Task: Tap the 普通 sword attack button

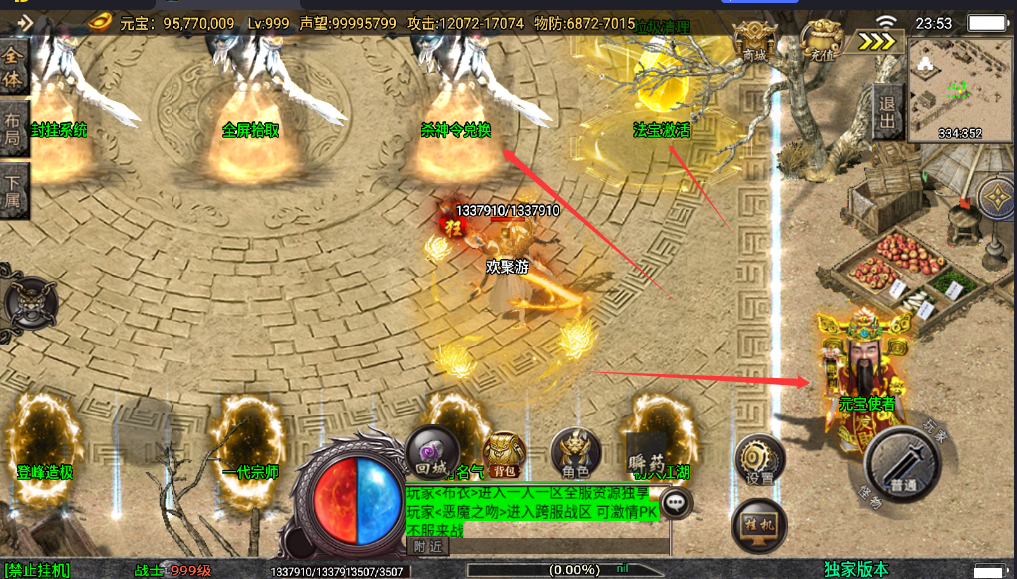Action: point(903,465)
